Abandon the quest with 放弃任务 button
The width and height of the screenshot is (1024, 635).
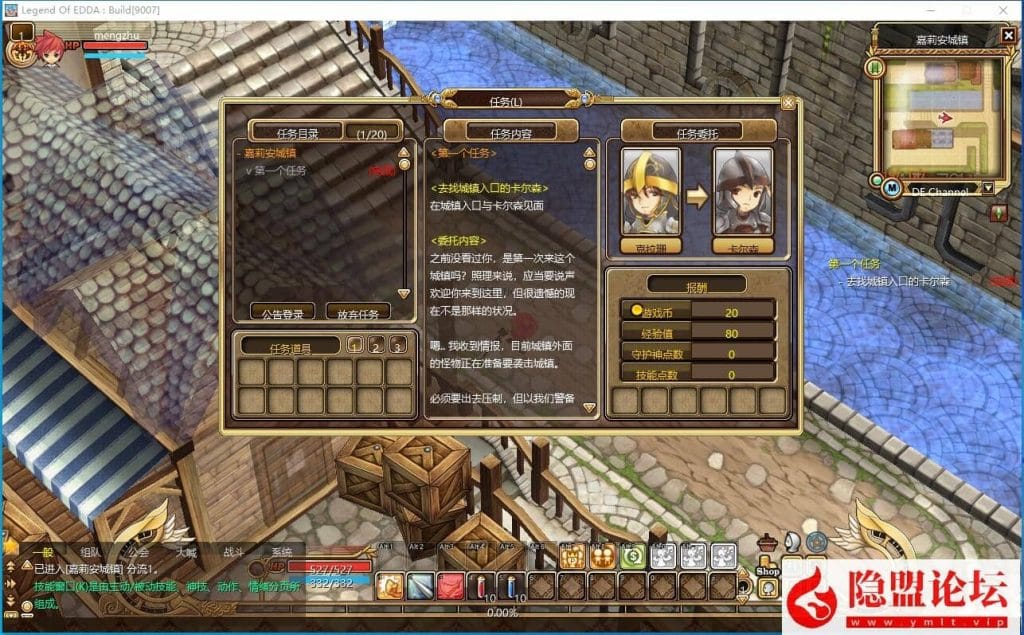pos(357,313)
